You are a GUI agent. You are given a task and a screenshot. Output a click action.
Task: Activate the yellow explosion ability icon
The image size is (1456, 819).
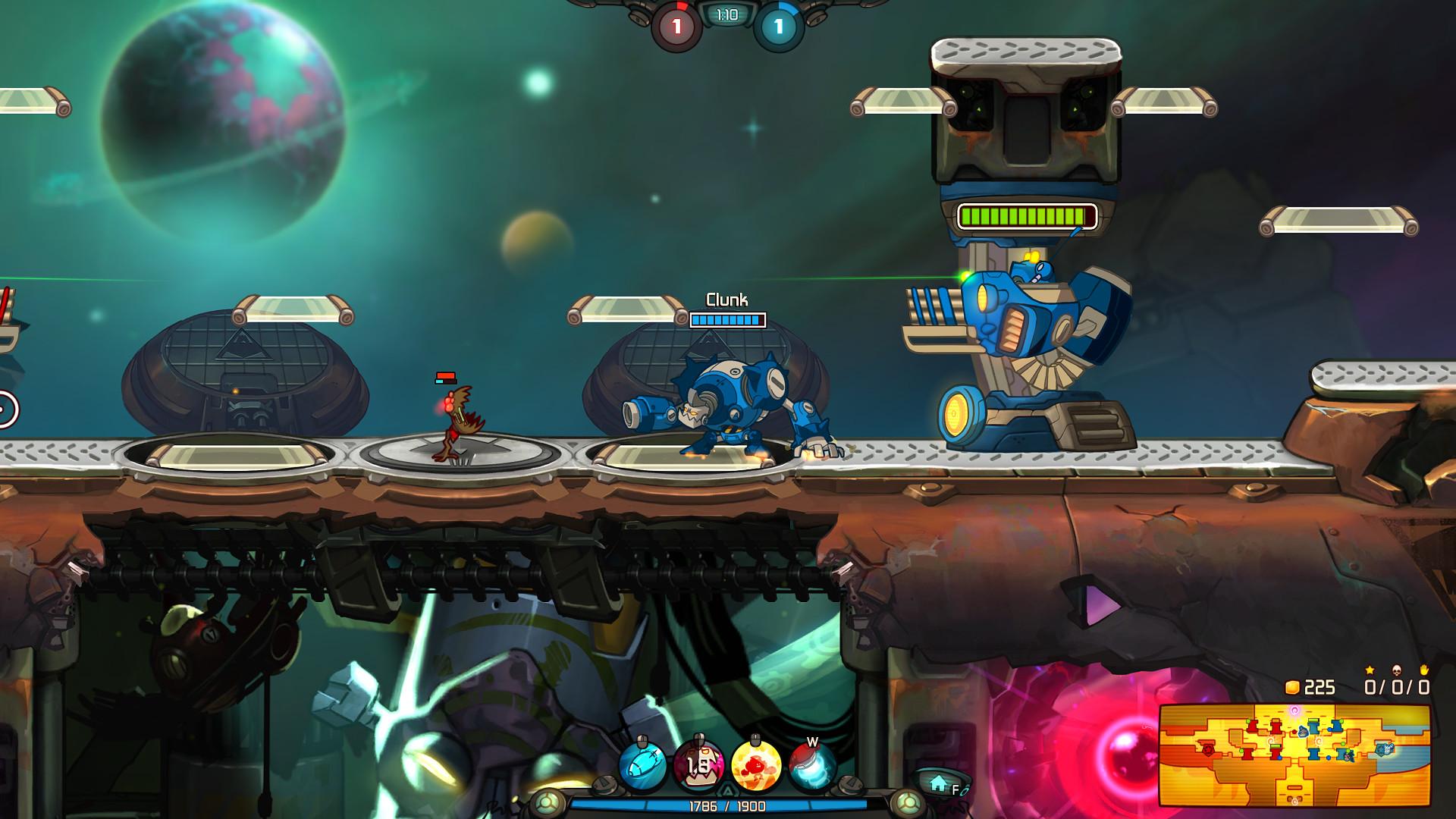click(755, 767)
